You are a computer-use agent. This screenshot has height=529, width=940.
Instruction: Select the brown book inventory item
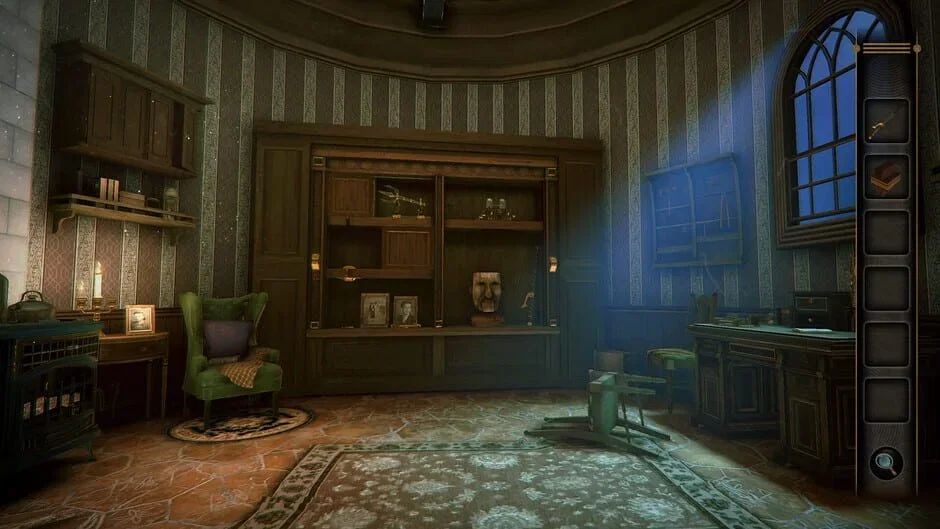pyautogui.click(x=886, y=177)
